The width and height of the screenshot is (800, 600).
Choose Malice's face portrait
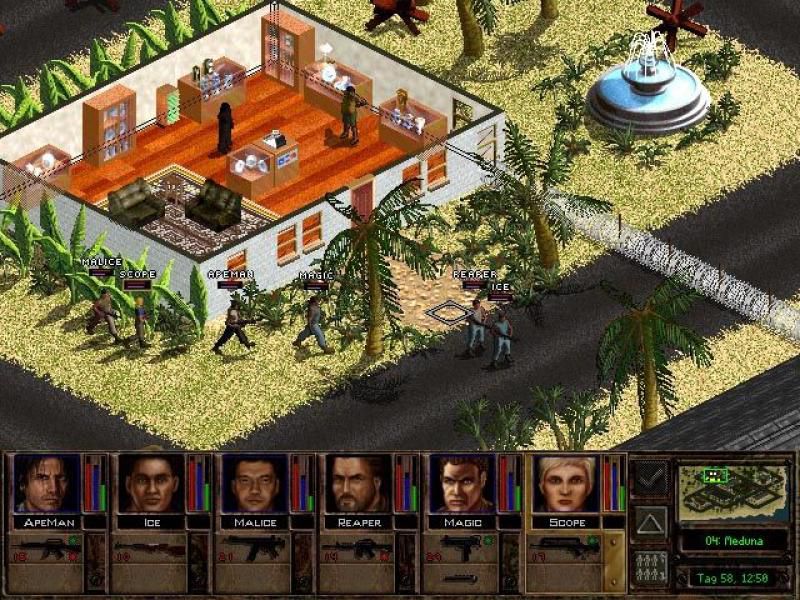coord(254,484)
